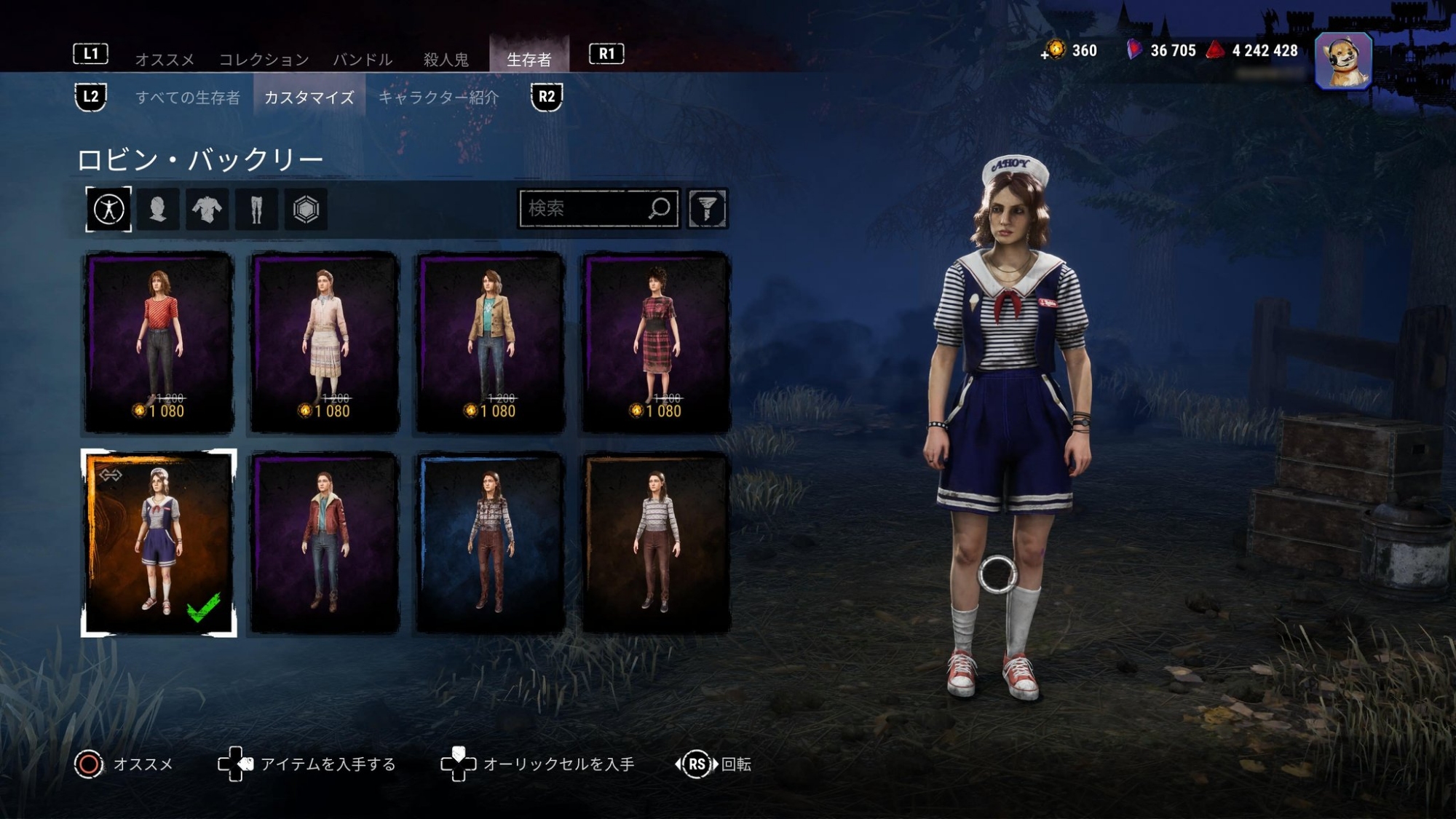Select the equipped Scoops Ahoy sailor outfit
This screenshot has width=1456, height=819.
tap(159, 543)
